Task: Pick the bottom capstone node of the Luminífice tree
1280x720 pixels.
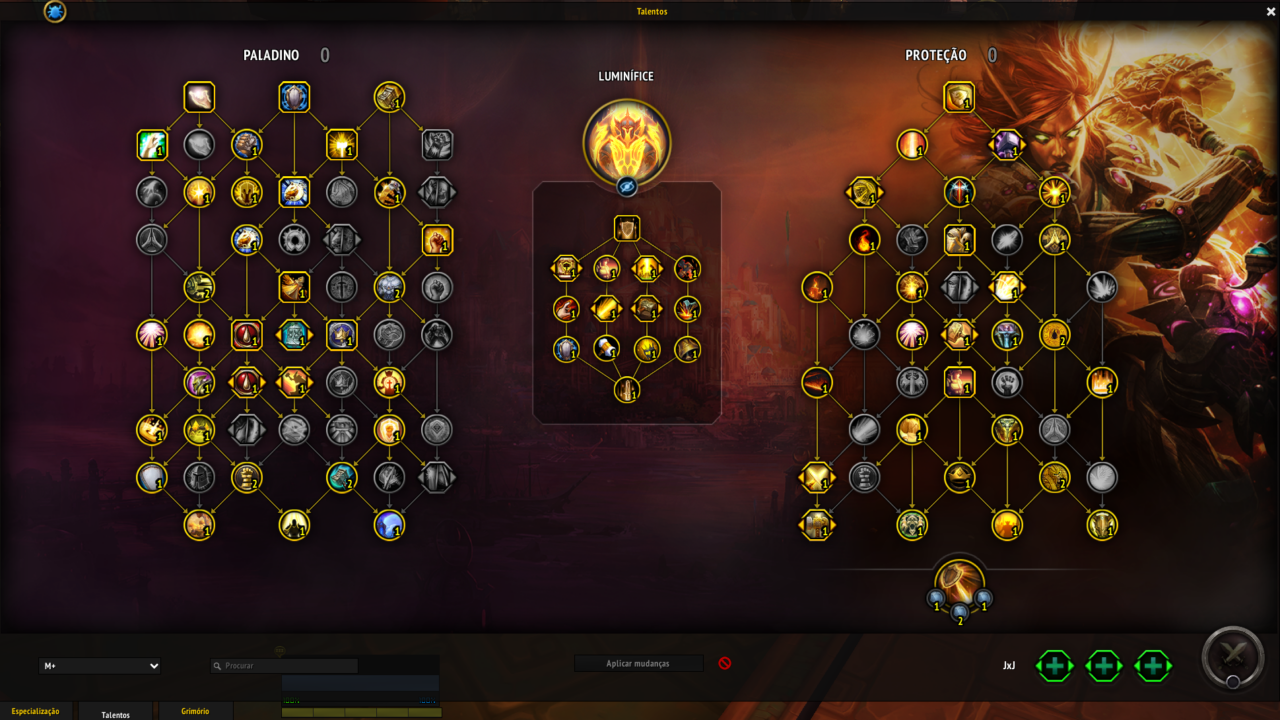Action: [627, 390]
